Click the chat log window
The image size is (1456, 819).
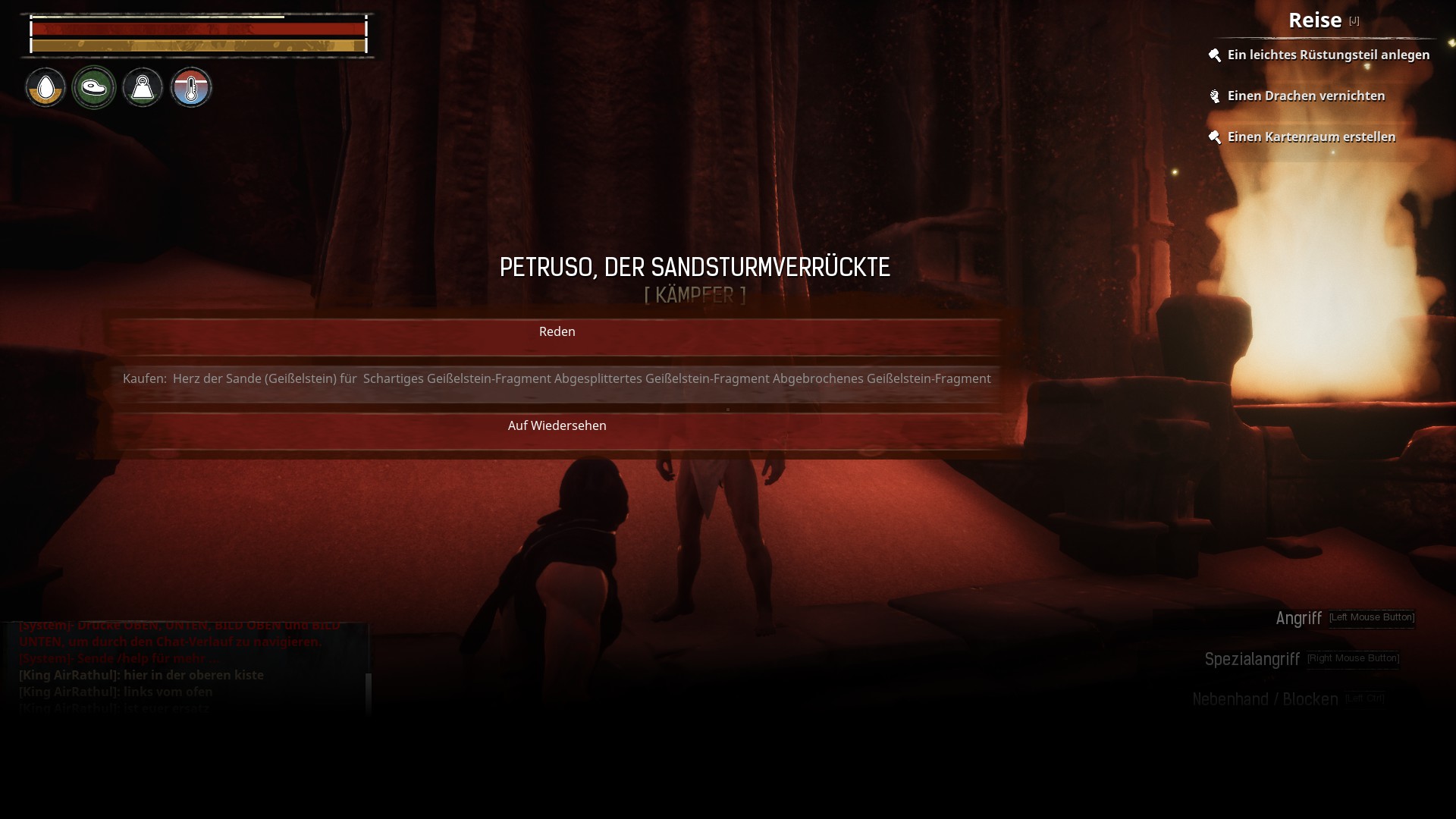[x=182, y=667]
